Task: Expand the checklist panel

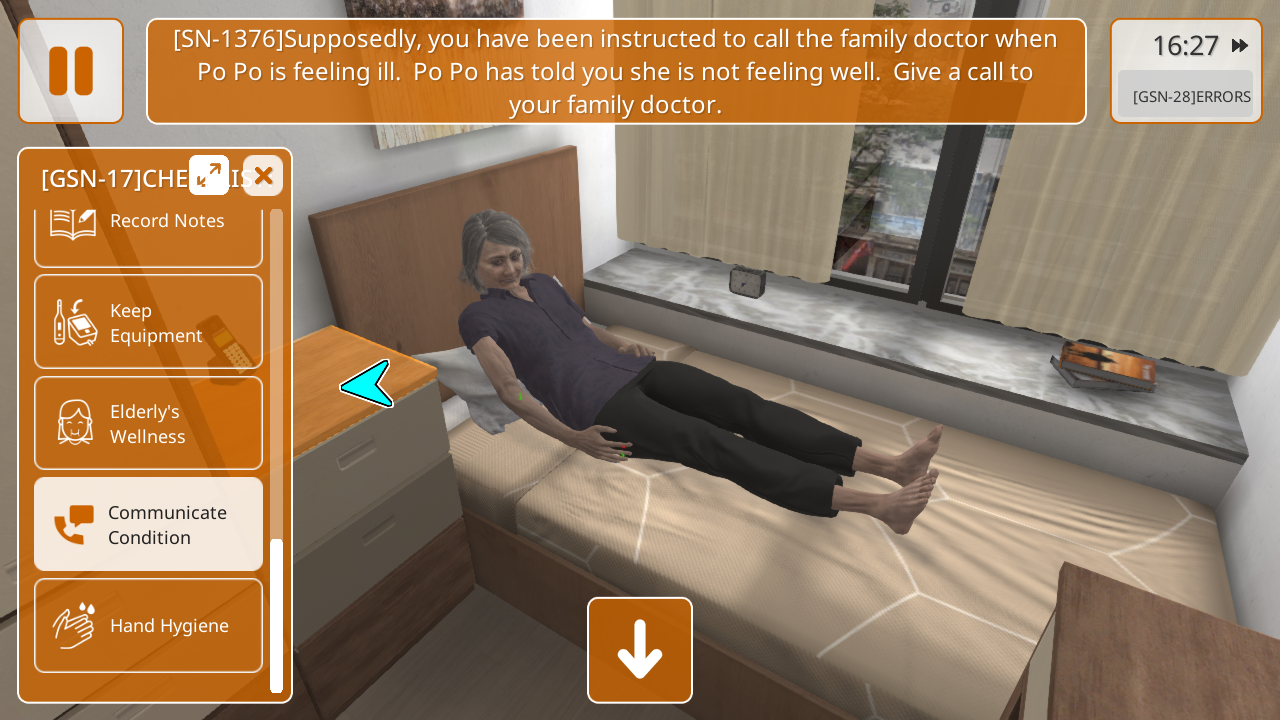Action: [209, 175]
